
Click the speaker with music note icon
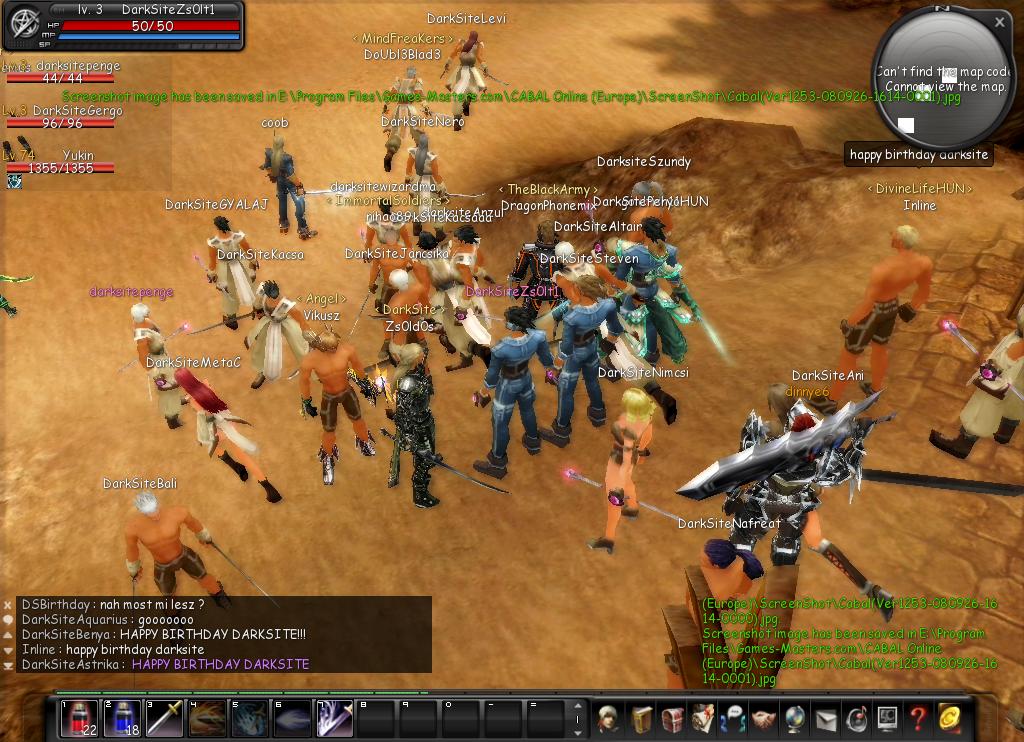857,718
